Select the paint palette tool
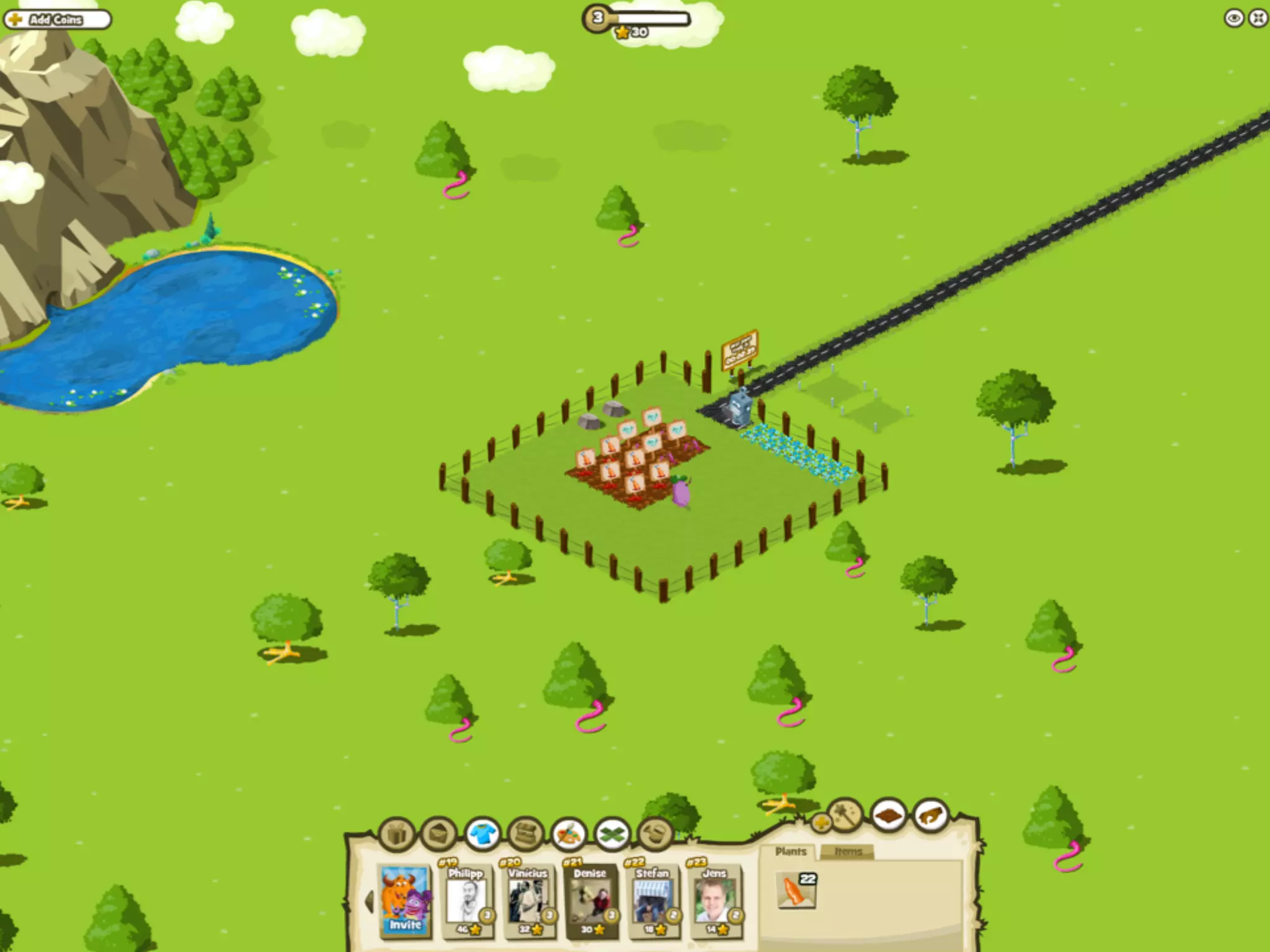Image resolution: width=1270 pixels, height=952 pixels. pos(569,834)
